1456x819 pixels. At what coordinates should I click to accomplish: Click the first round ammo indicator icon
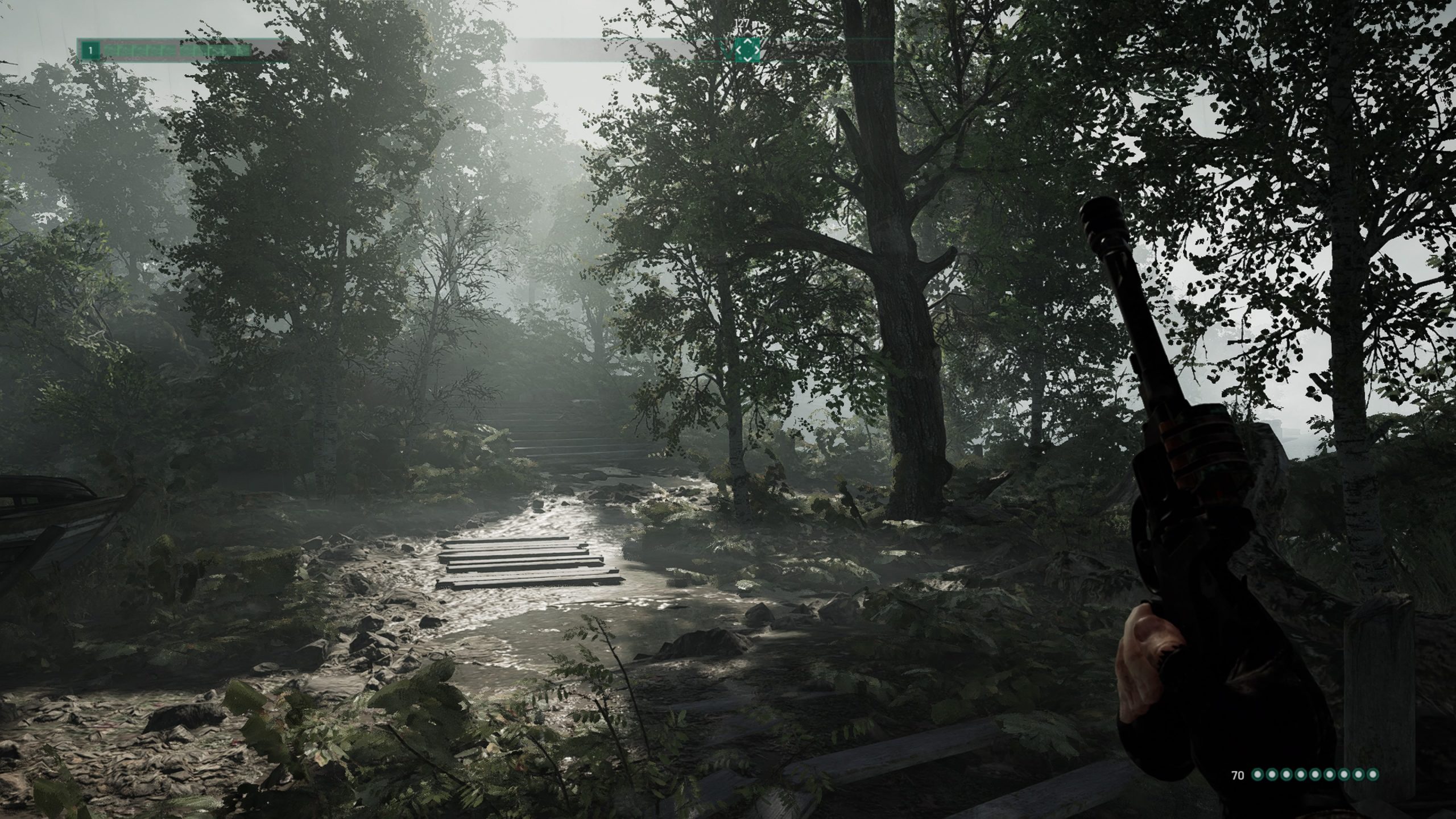(1258, 774)
